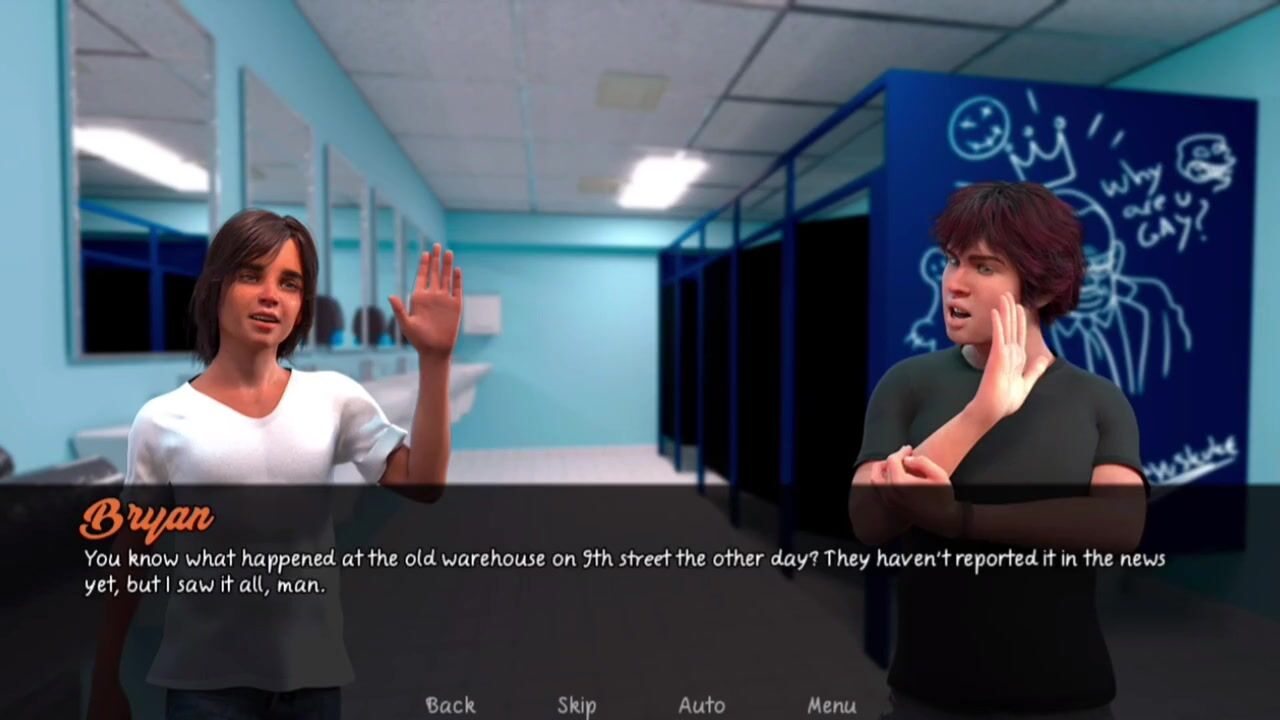Screen dimensions: 1280x720
Task: Open the game Menu
Action: [831, 705]
